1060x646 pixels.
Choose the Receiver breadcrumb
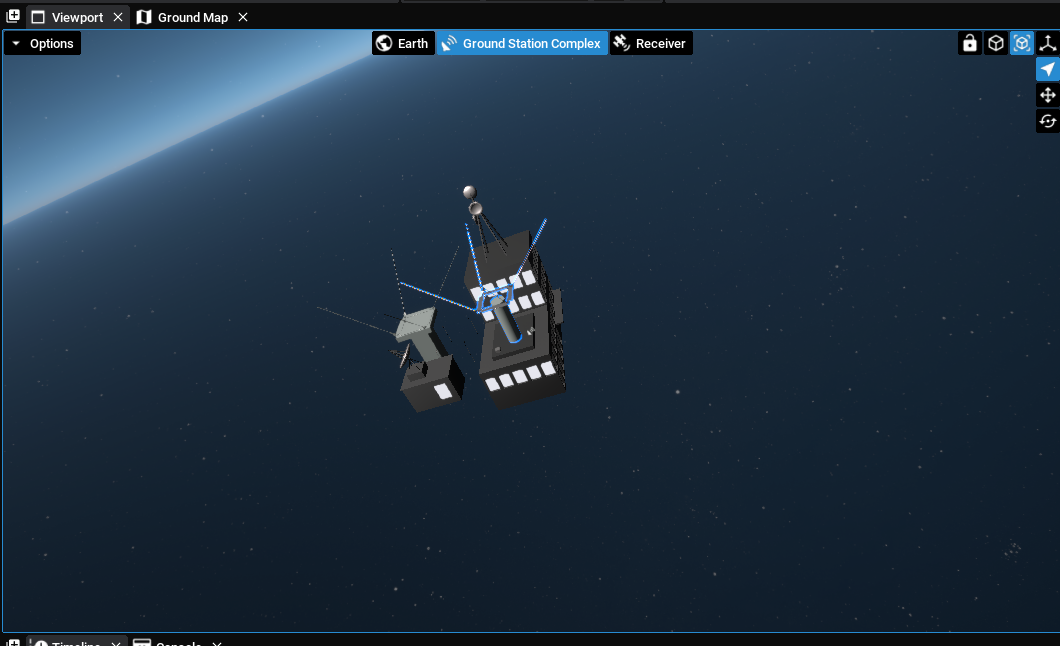coord(651,44)
